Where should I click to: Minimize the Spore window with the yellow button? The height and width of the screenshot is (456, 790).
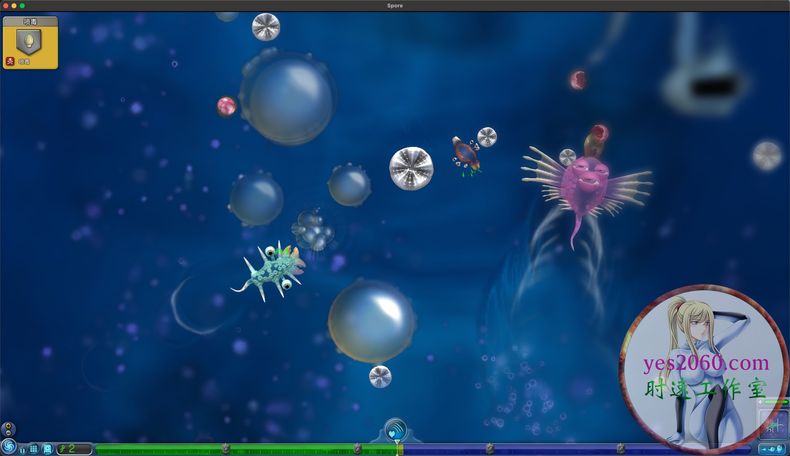click(14, 5)
